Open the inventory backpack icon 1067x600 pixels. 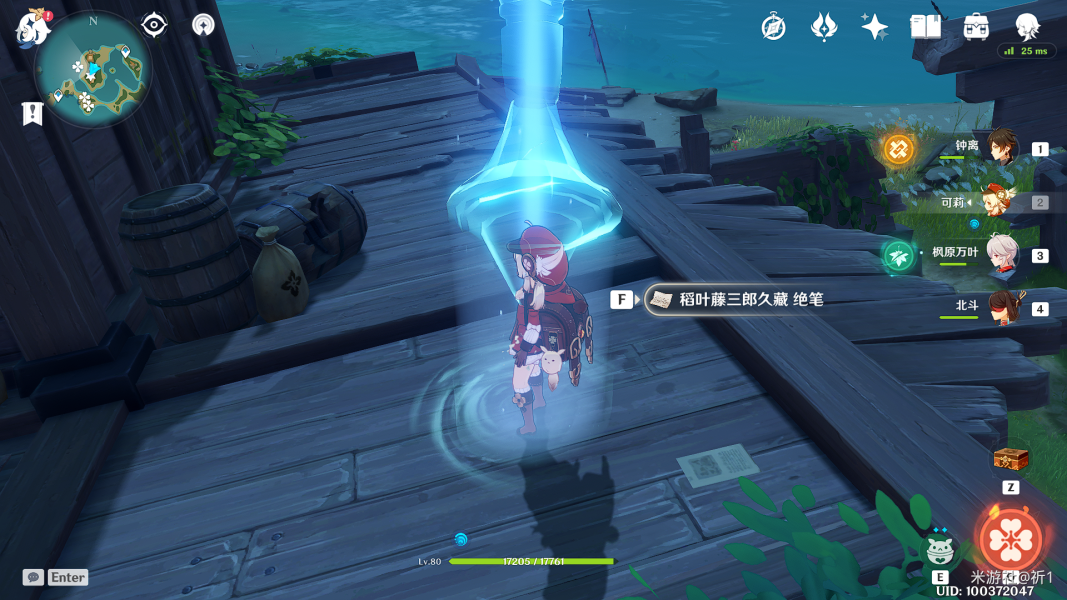click(x=976, y=27)
